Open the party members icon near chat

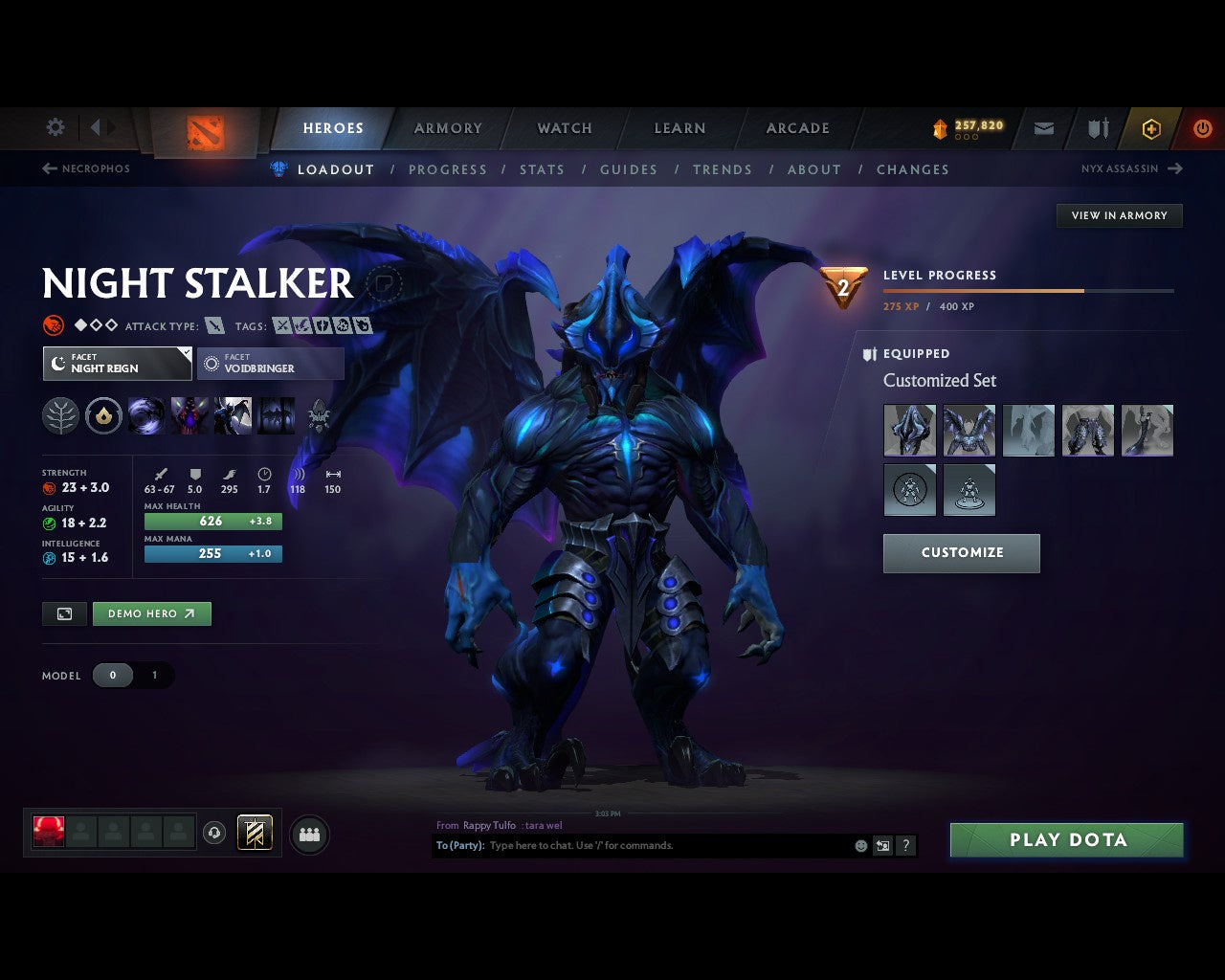tap(308, 834)
